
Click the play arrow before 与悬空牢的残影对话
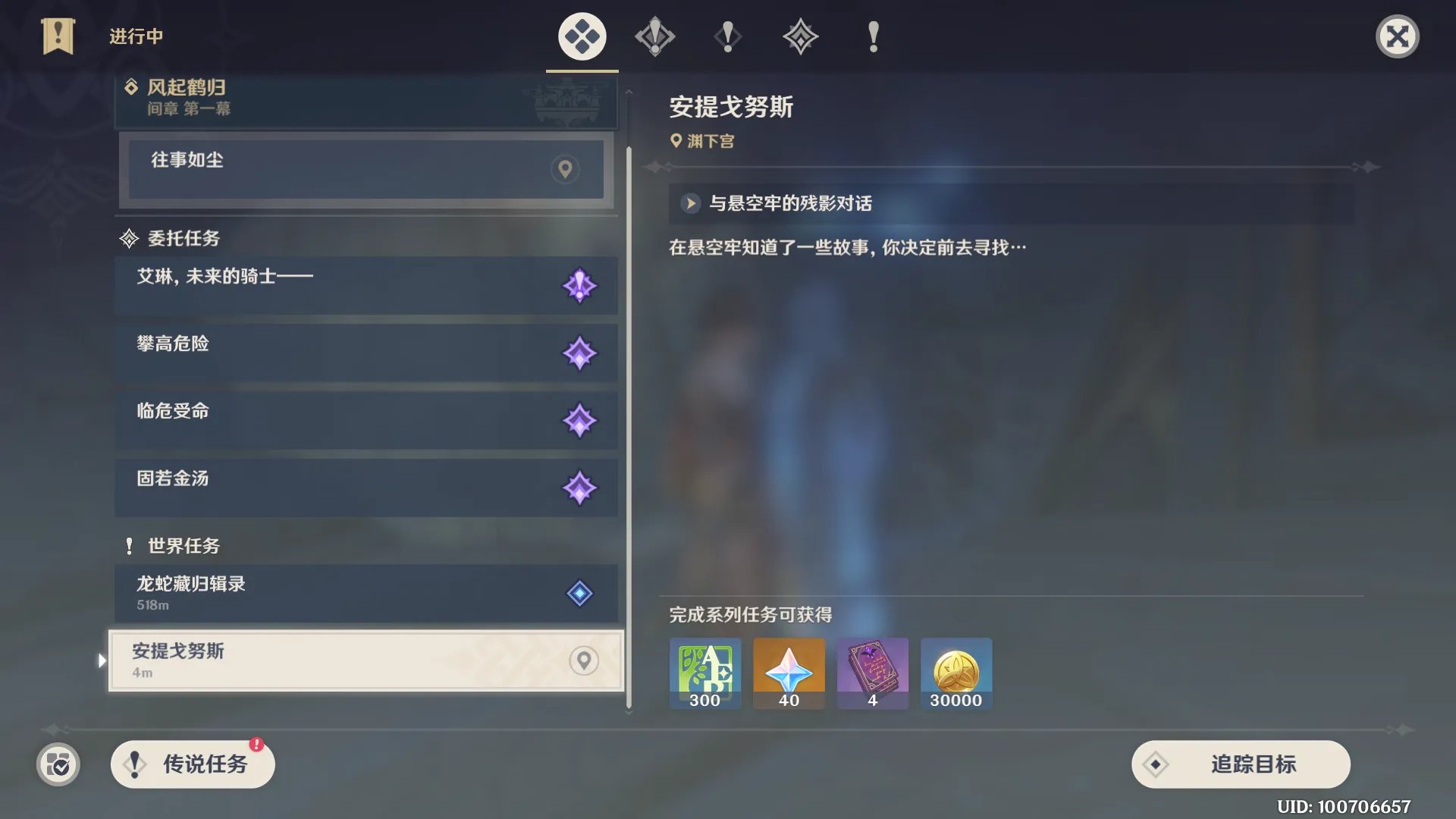tap(689, 203)
